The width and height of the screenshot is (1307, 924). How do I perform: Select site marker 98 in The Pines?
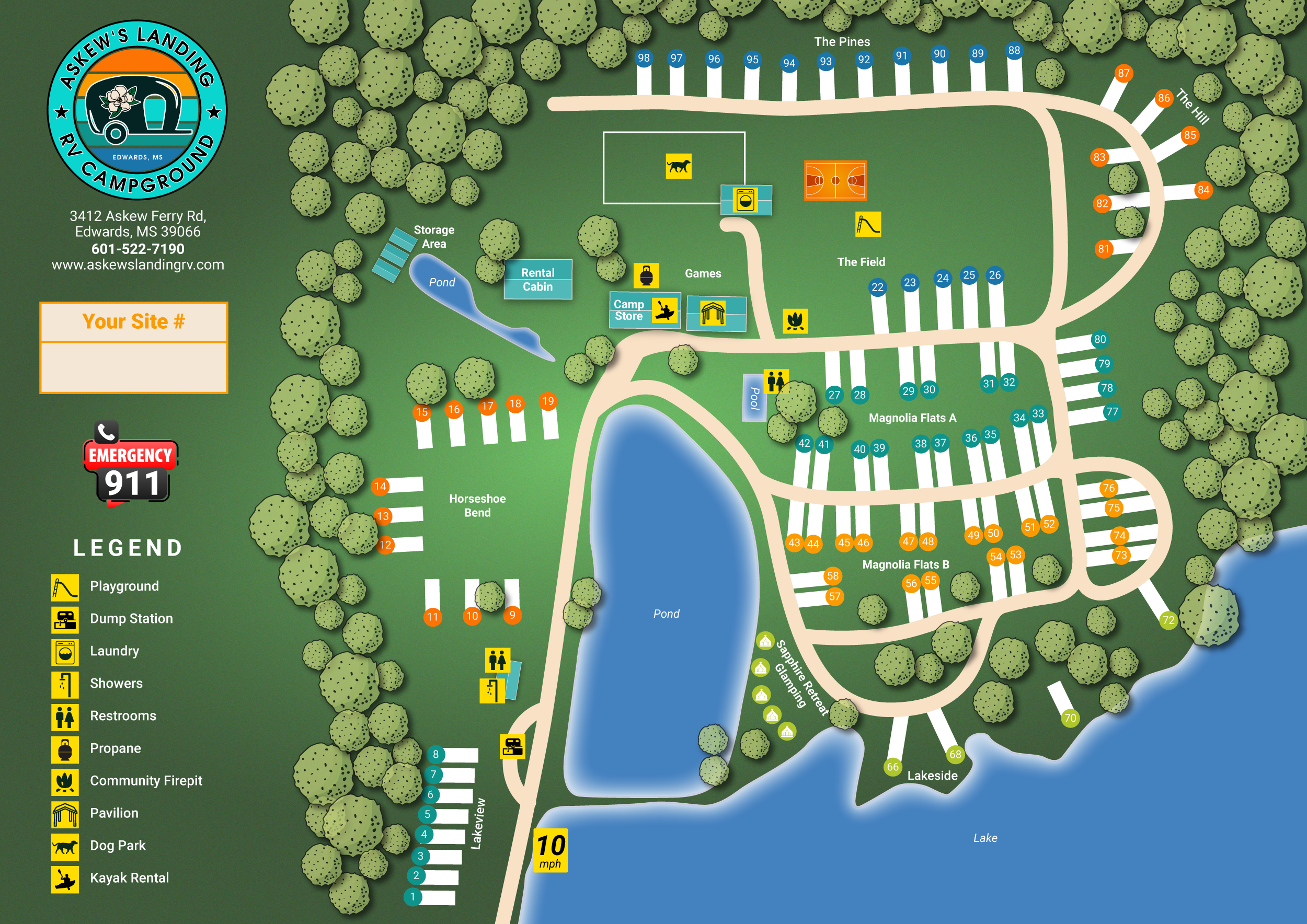pos(643,58)
